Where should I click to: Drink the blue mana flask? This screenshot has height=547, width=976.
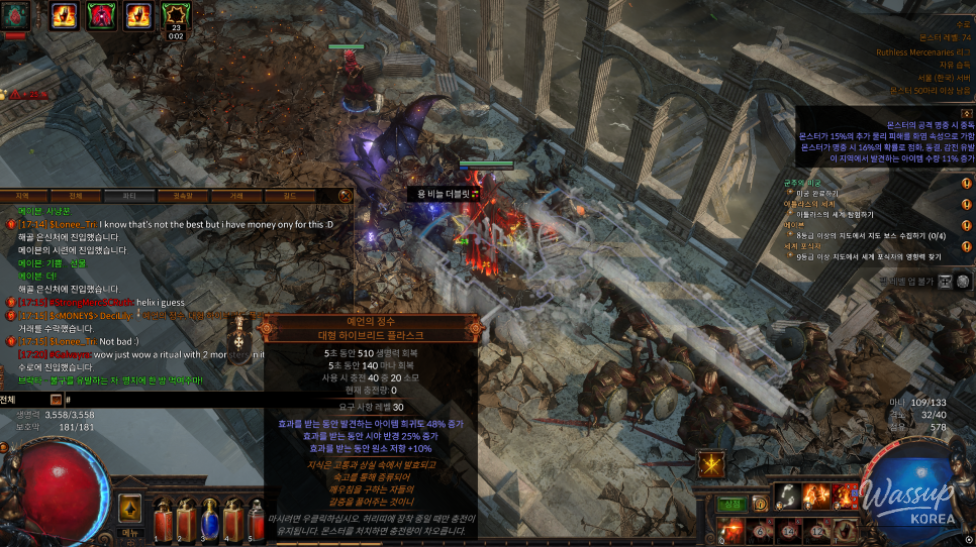(210, 519)
